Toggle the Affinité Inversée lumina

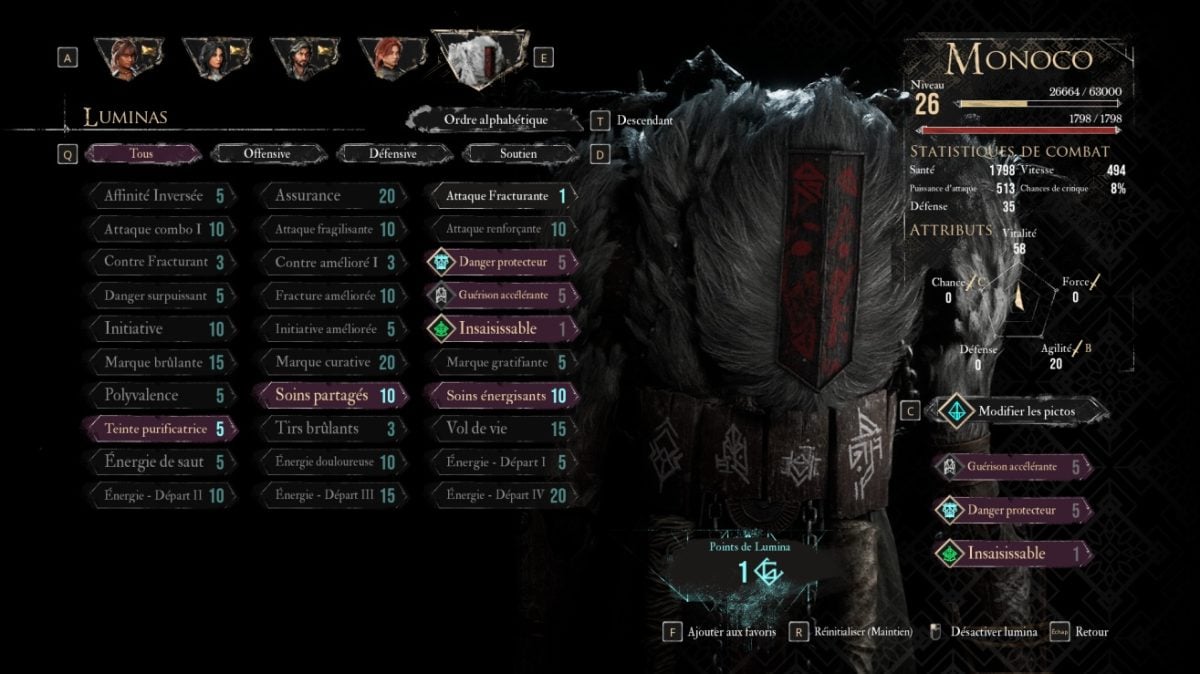pyautogui.click(x=161, y=196)
